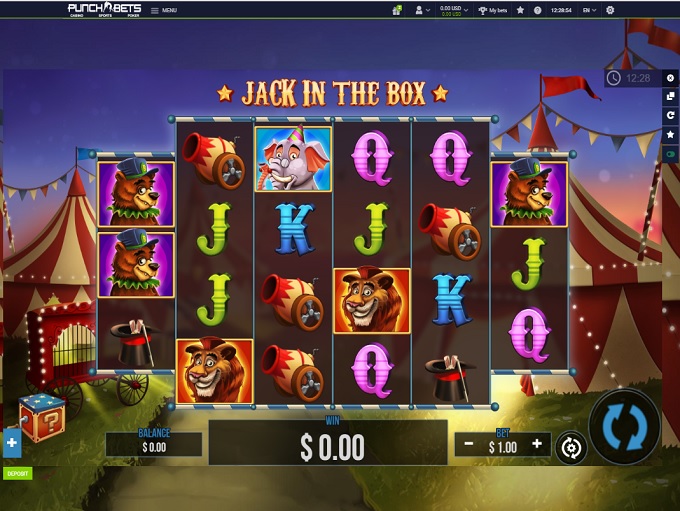Open the autoplay settings button
The width and height of the screenshot is (680, 511).
570,447
